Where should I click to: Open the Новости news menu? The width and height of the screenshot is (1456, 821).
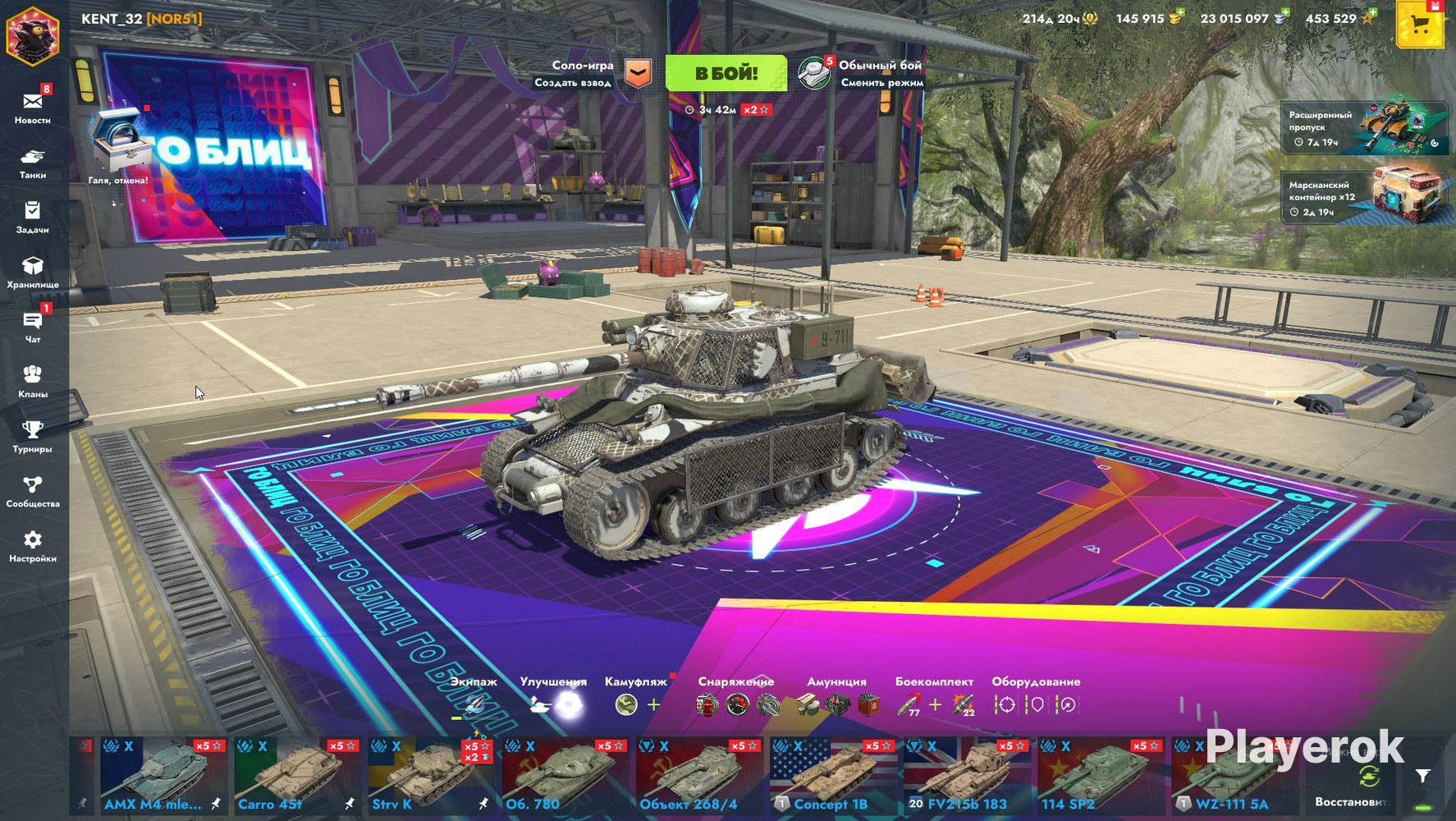33,107
